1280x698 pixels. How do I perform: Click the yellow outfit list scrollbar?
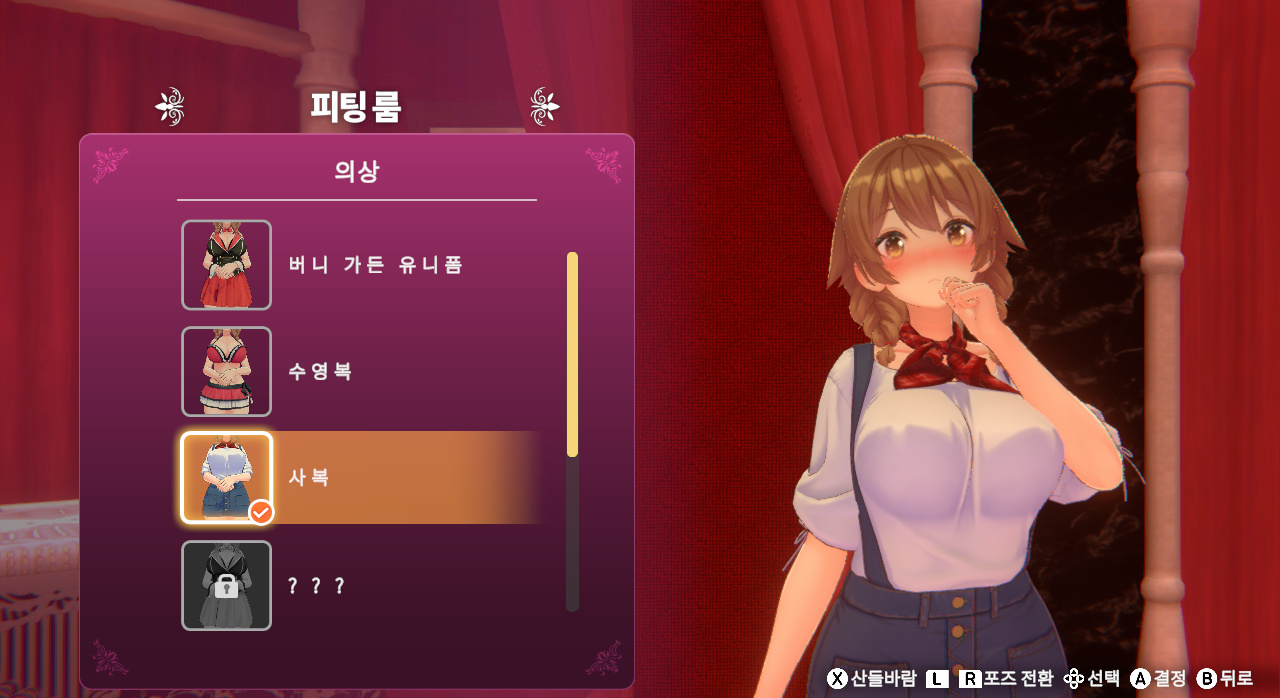tap(572, 354)
